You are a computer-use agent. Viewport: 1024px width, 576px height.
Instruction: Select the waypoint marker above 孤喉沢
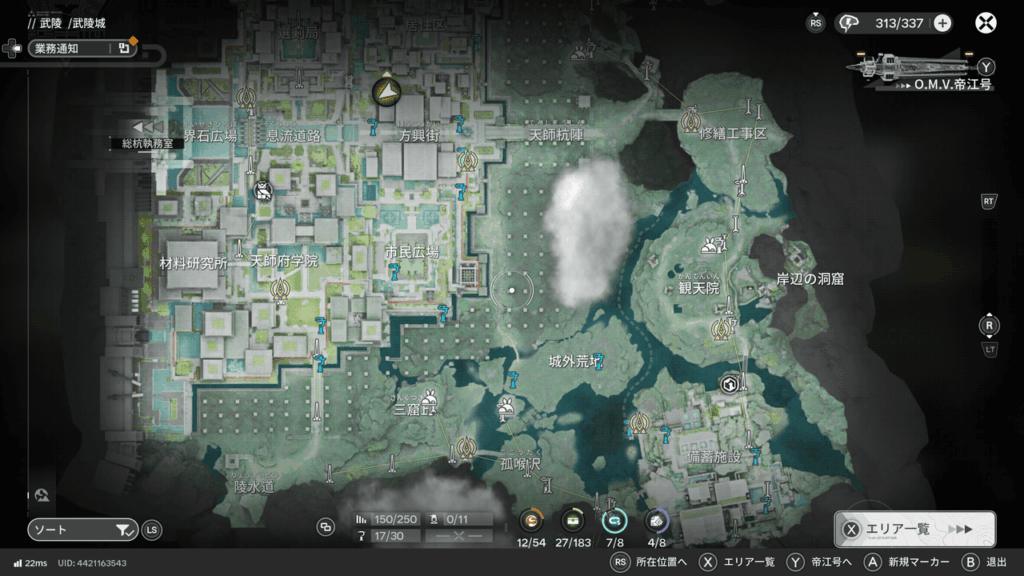tap(465, 446)
